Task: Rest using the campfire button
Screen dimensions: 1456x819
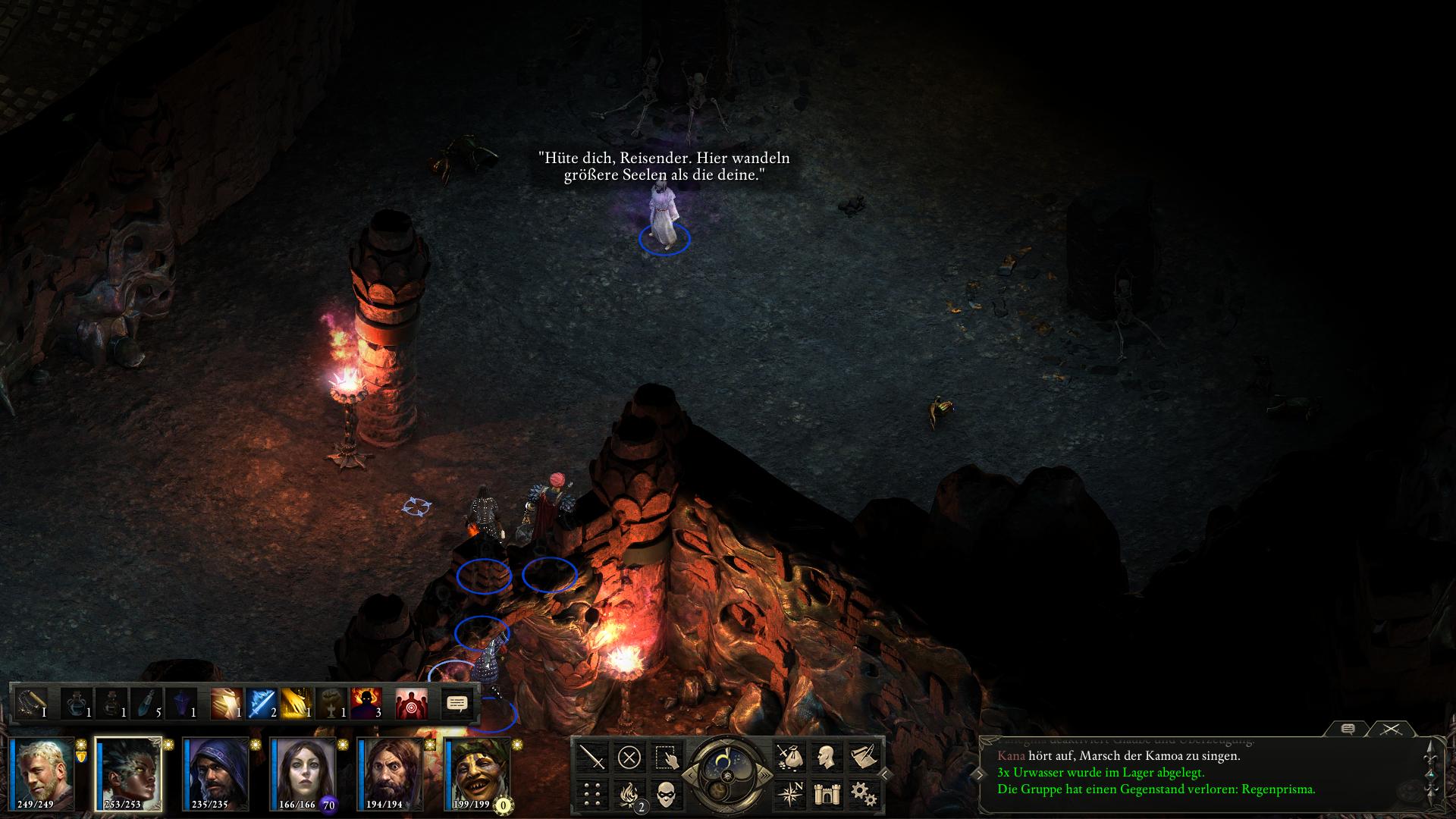Action: [x=629, y=794]
